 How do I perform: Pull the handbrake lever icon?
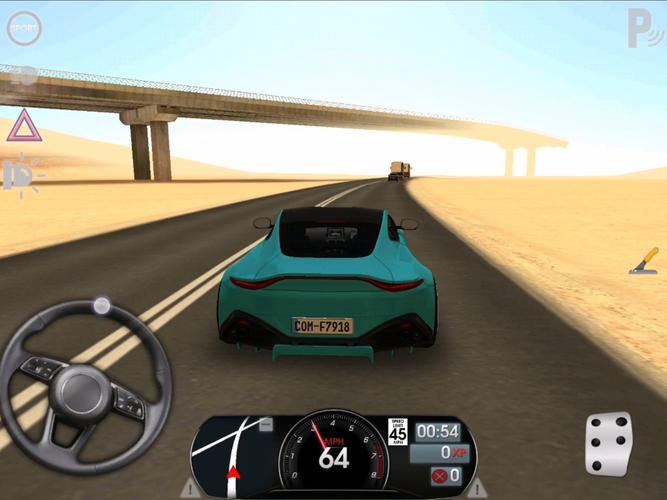644,262
